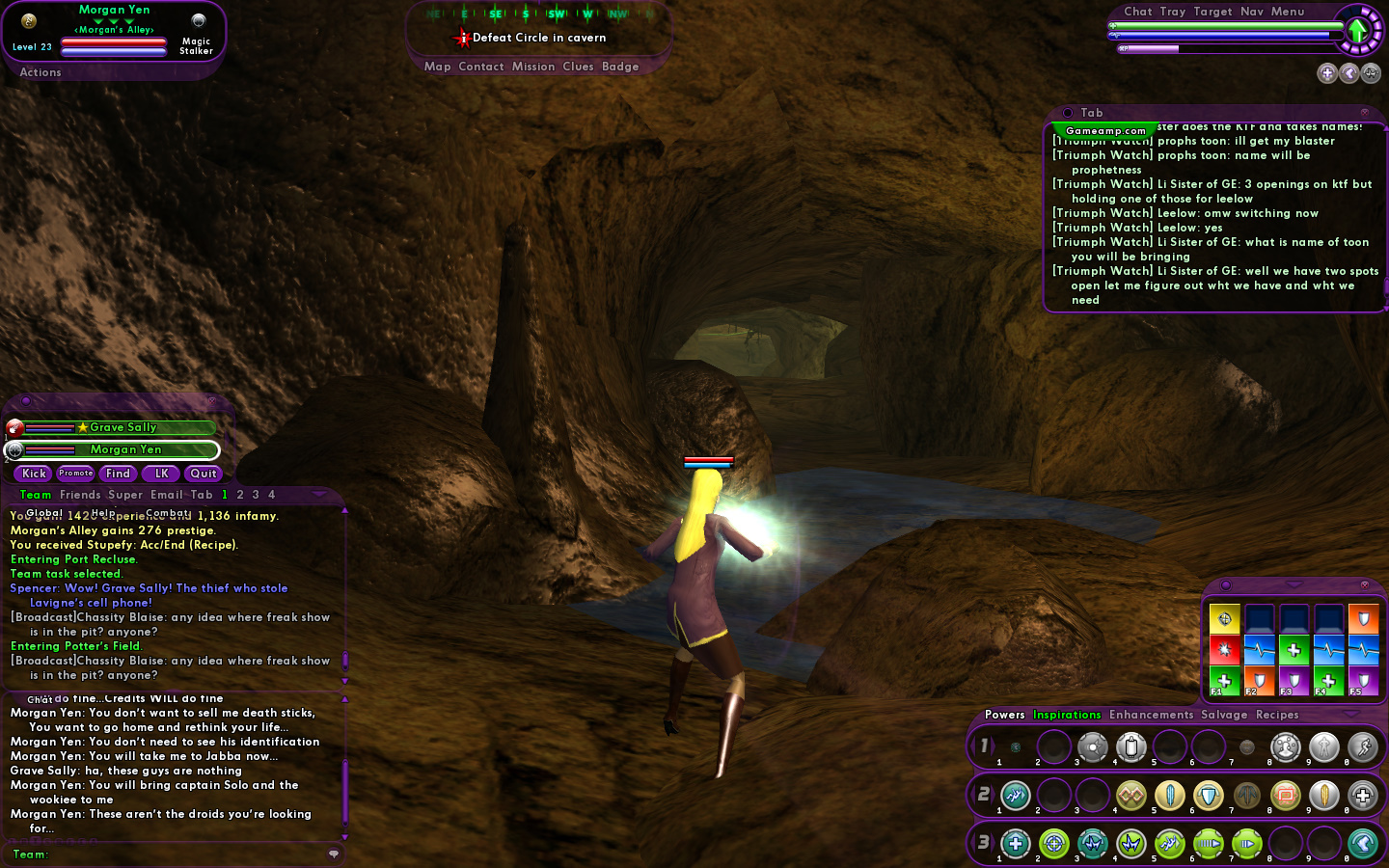
Task: Open the Menu option in top bar
Action: coord(1288,12)
